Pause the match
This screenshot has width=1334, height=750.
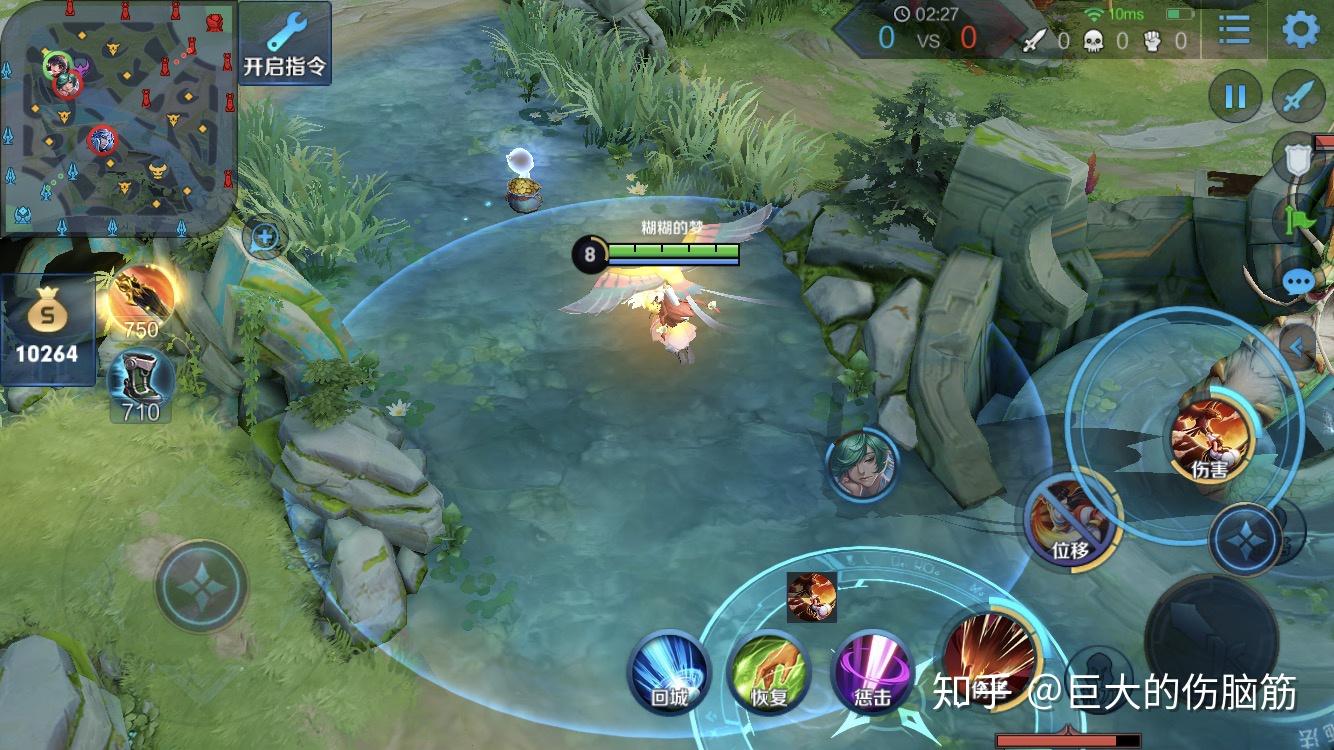click(x=1235, y=97)
